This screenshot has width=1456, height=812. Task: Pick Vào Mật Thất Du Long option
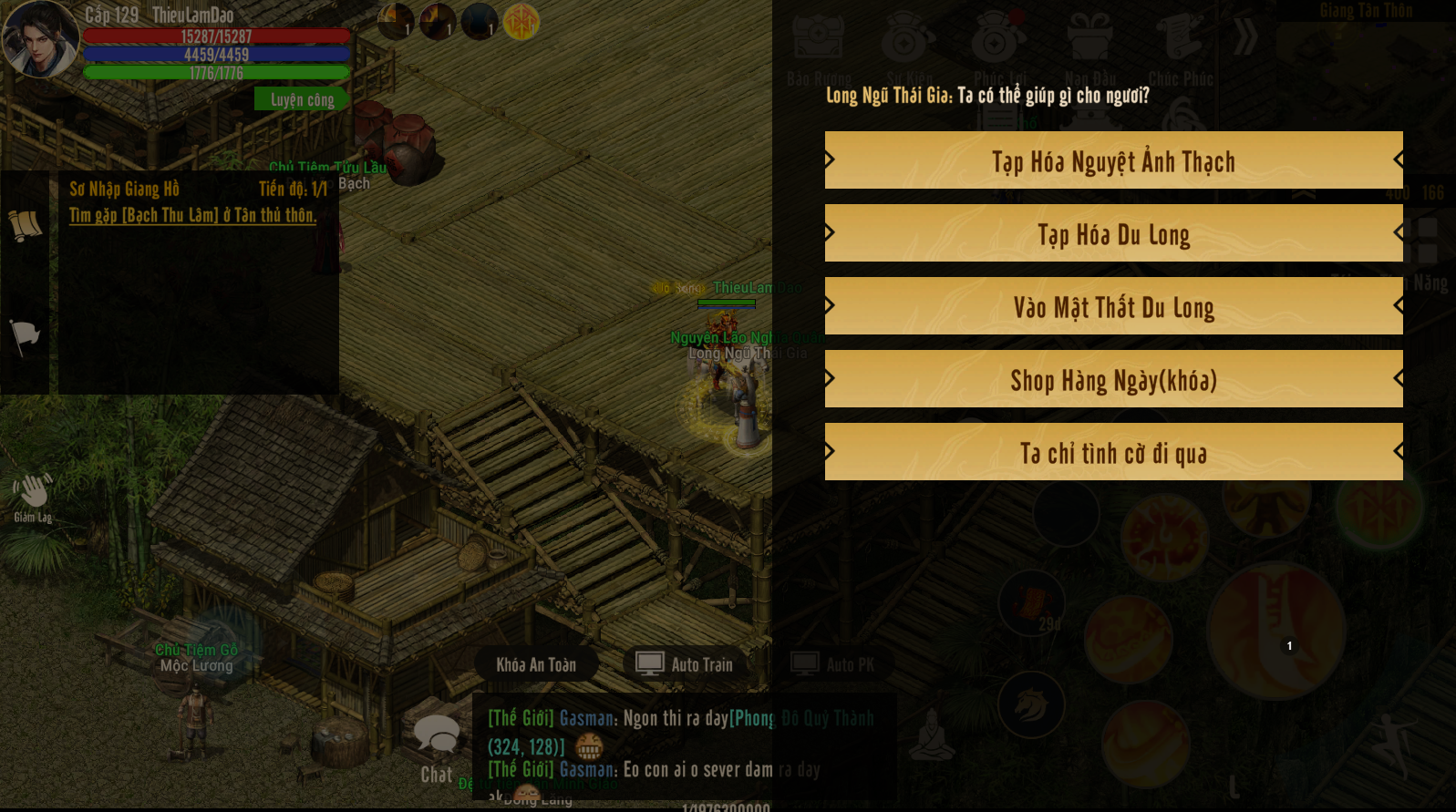click(1113, 306)
